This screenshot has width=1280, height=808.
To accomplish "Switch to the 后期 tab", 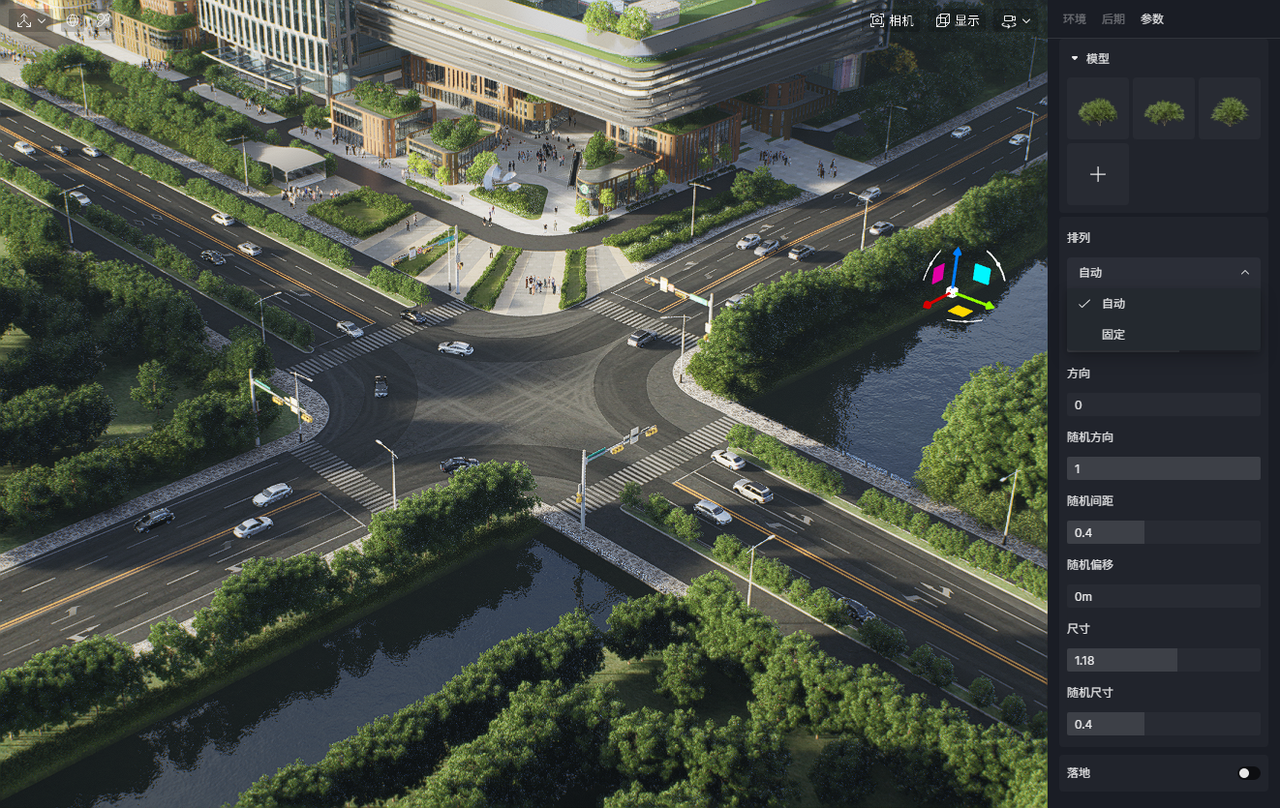I will [1113, 19].
